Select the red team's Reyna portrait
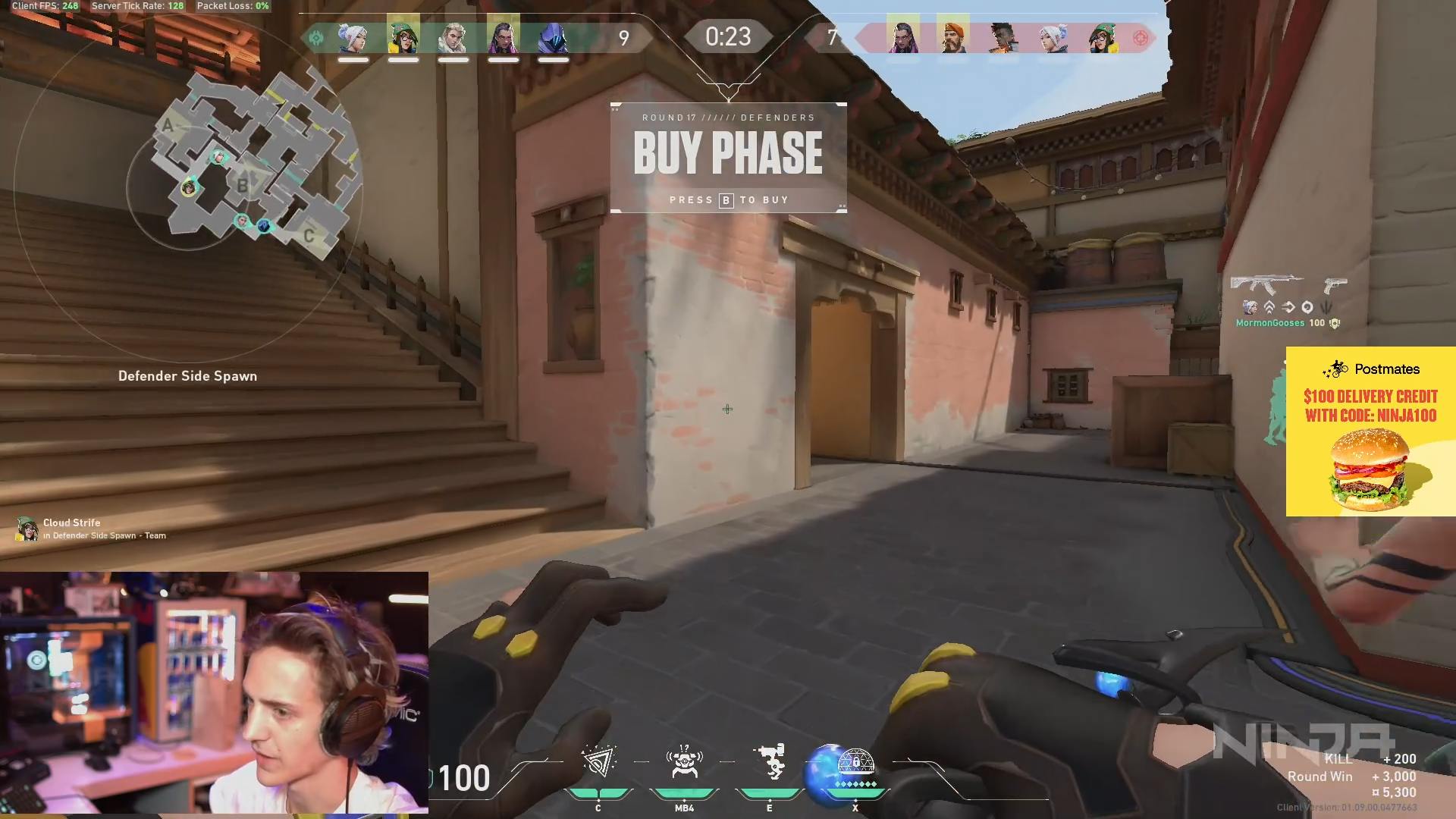This screenshot has height=819, width=1456. [x=902, y=36]
